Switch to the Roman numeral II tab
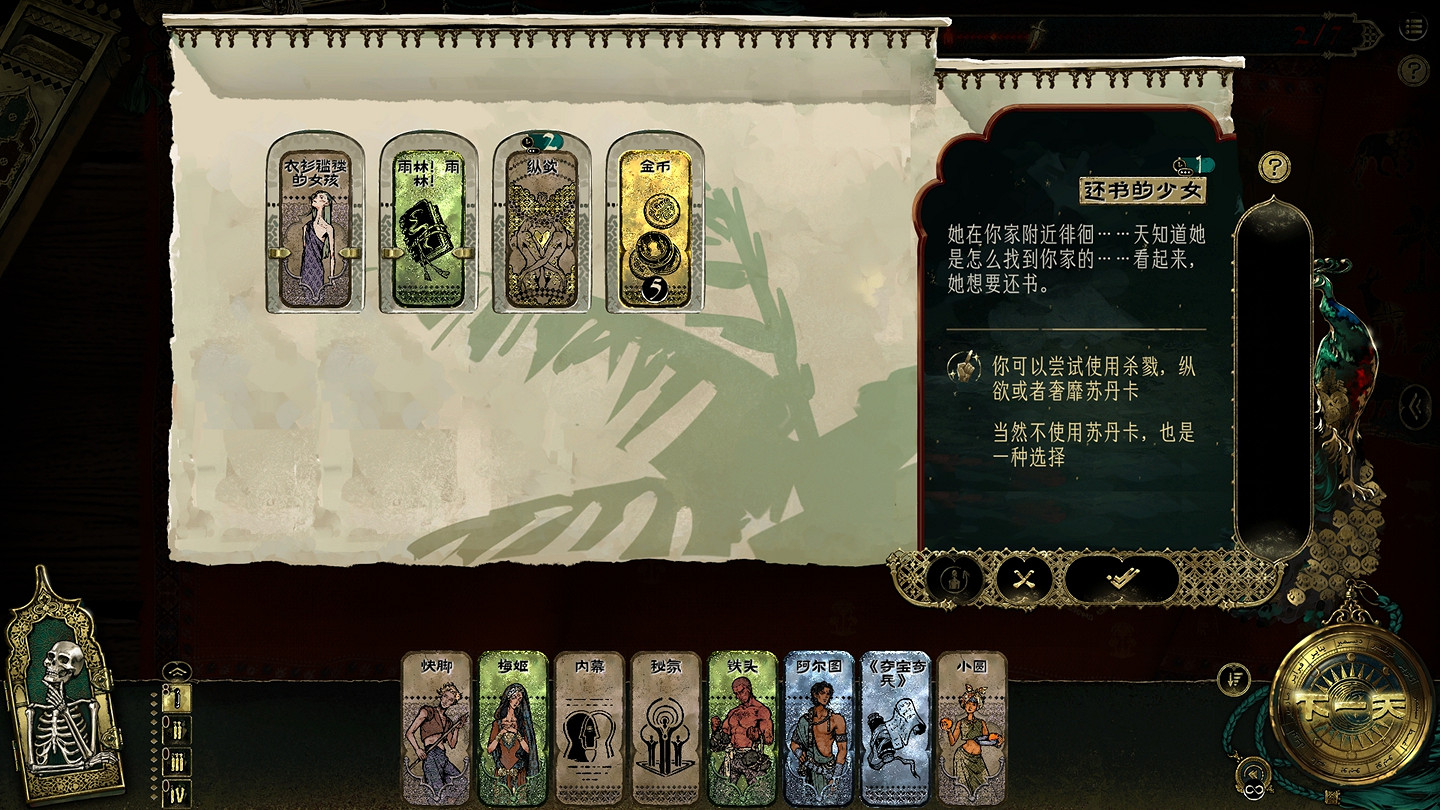This screenshot has height=810, width=1440. pyautogui.click(x=178, y=728)
